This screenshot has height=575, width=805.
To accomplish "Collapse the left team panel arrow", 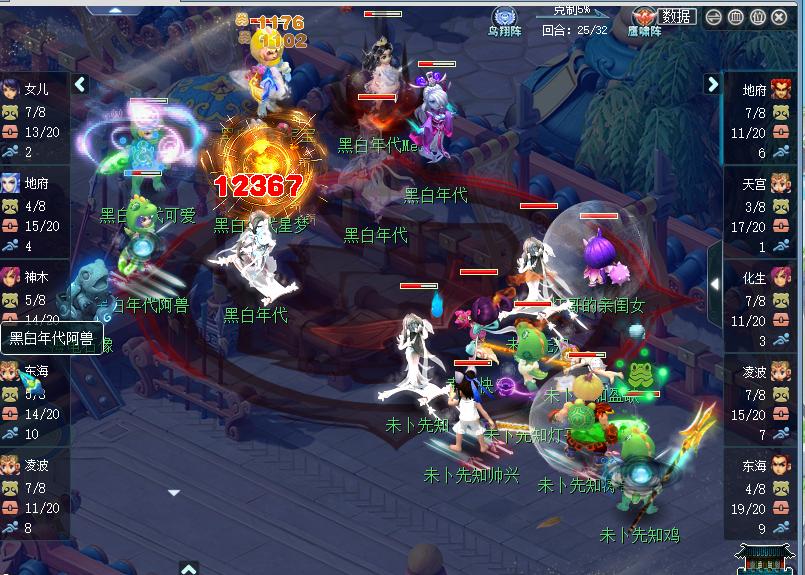I will coord(81,85).
